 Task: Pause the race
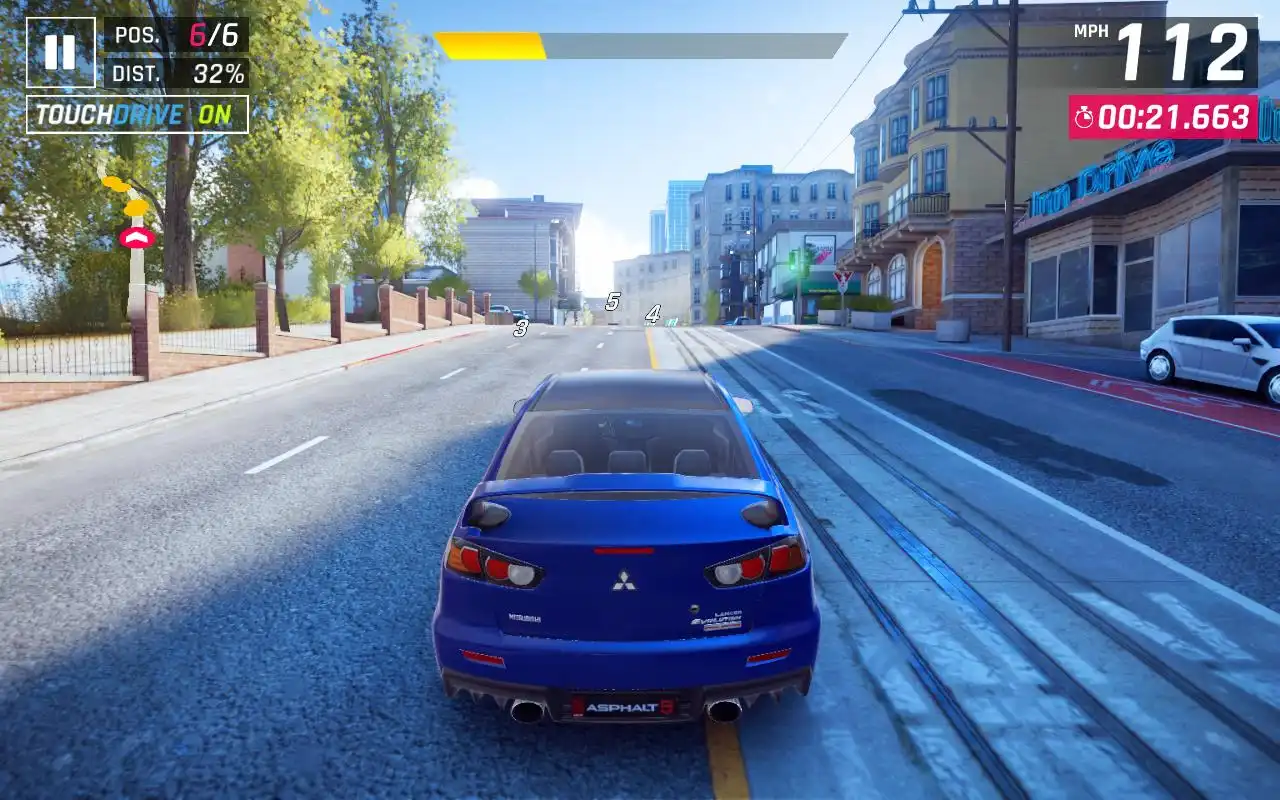click(60, 52)
